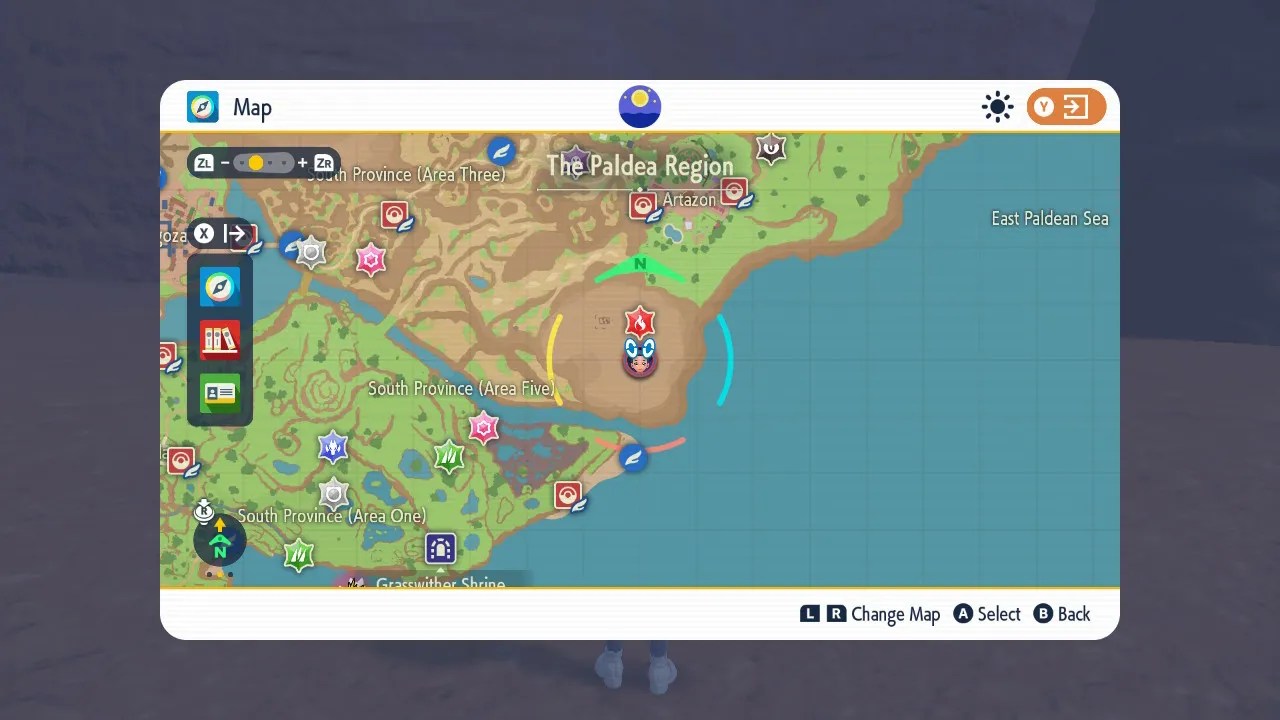This screenshot has width=1280, height=720.
Task: Click the North compass indicator at bottom left
Action: (219, 541)
